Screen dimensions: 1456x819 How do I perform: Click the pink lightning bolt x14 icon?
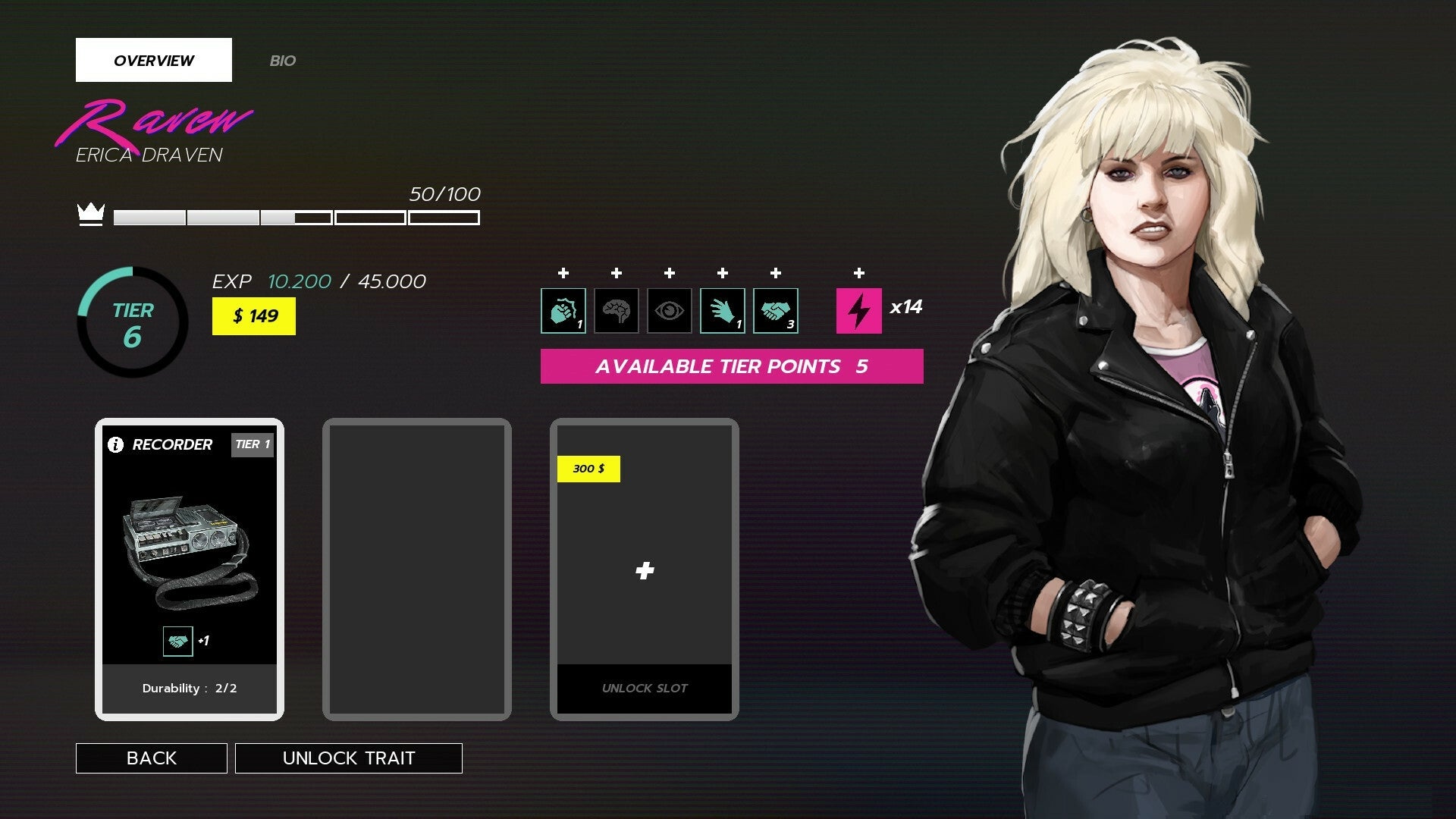pyautogui.click(x=858, y=310)
